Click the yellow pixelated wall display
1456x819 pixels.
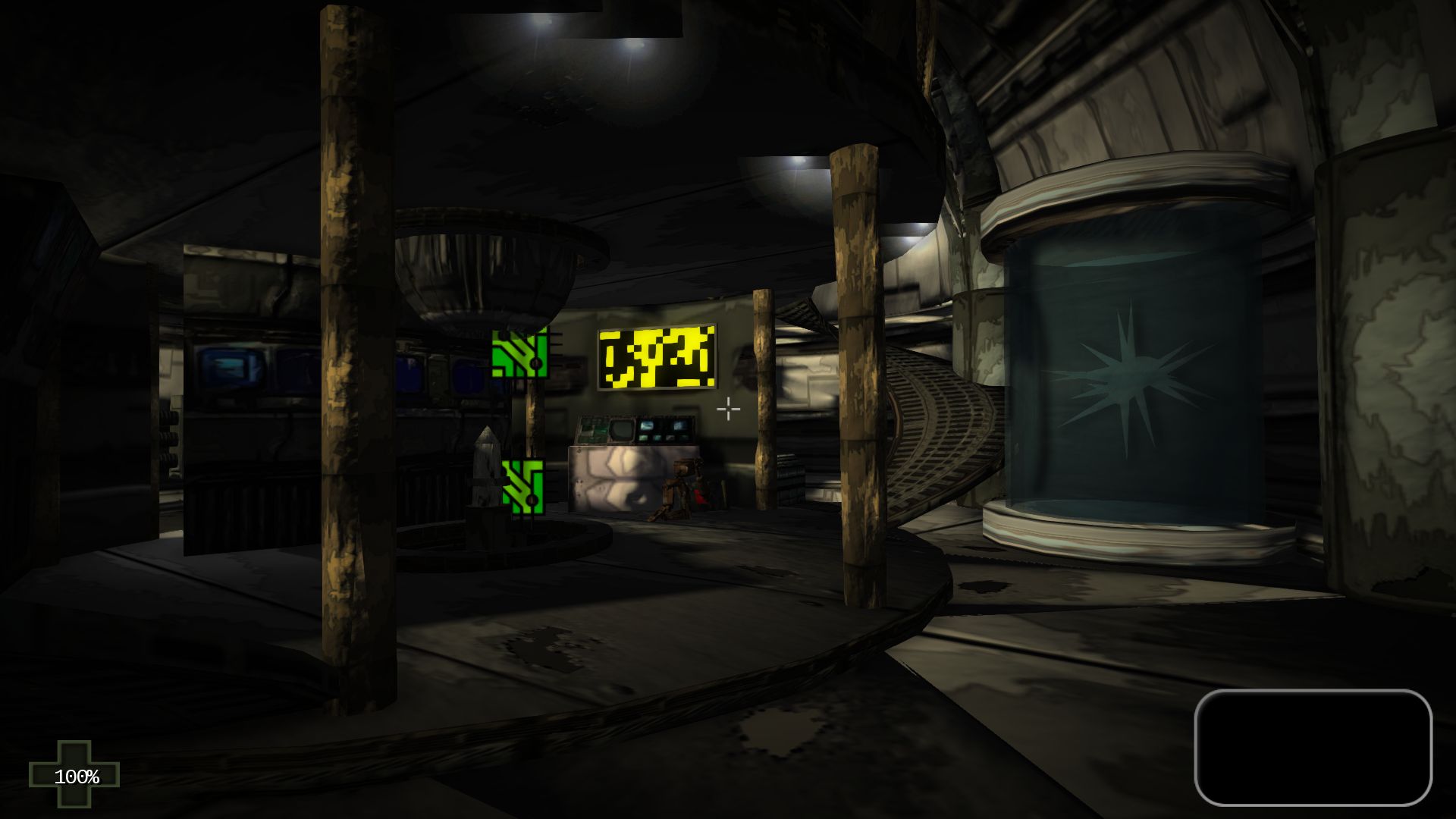(x=658, y=358)
